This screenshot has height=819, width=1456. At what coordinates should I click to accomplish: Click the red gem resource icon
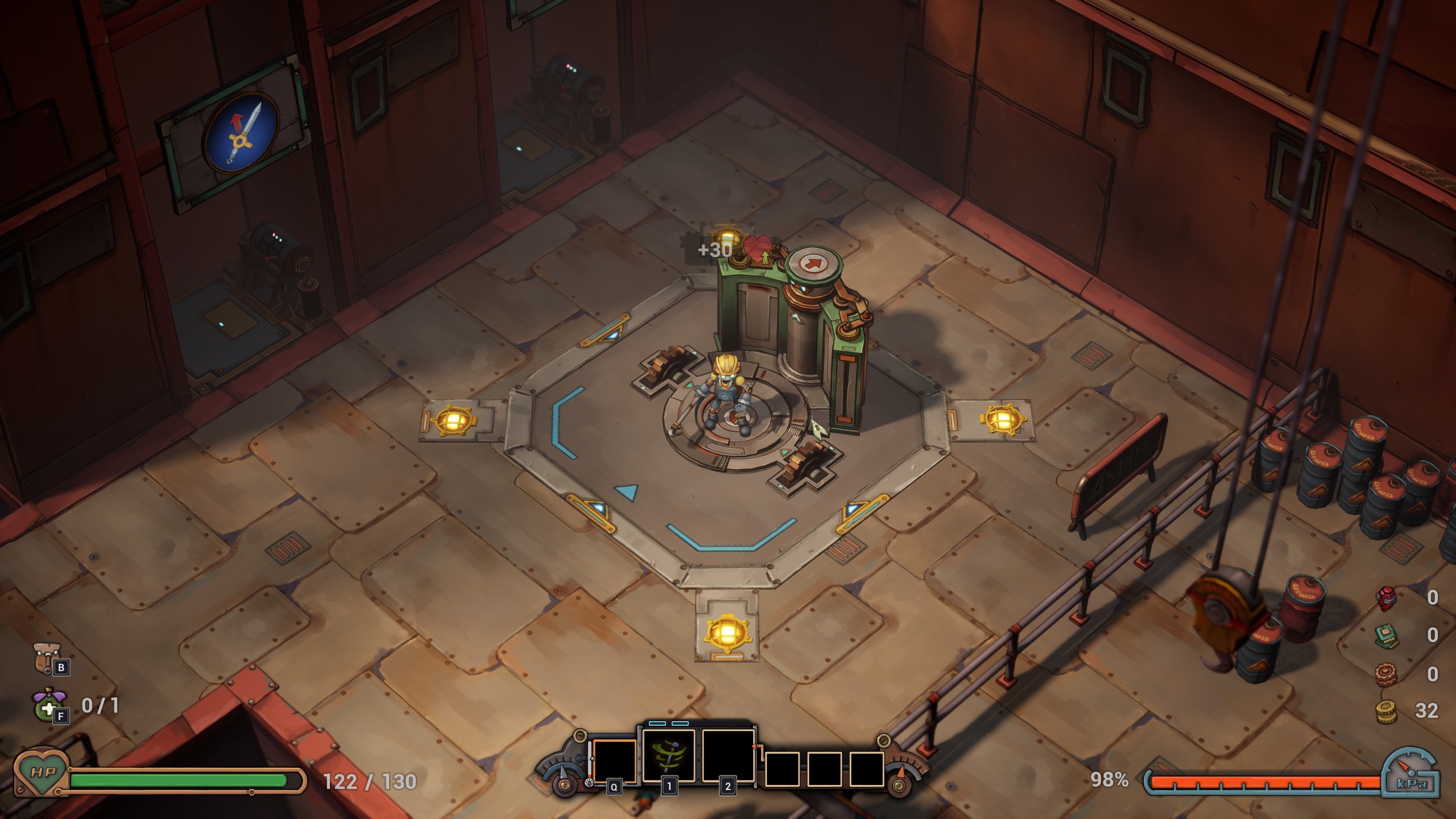(1385, 597)
